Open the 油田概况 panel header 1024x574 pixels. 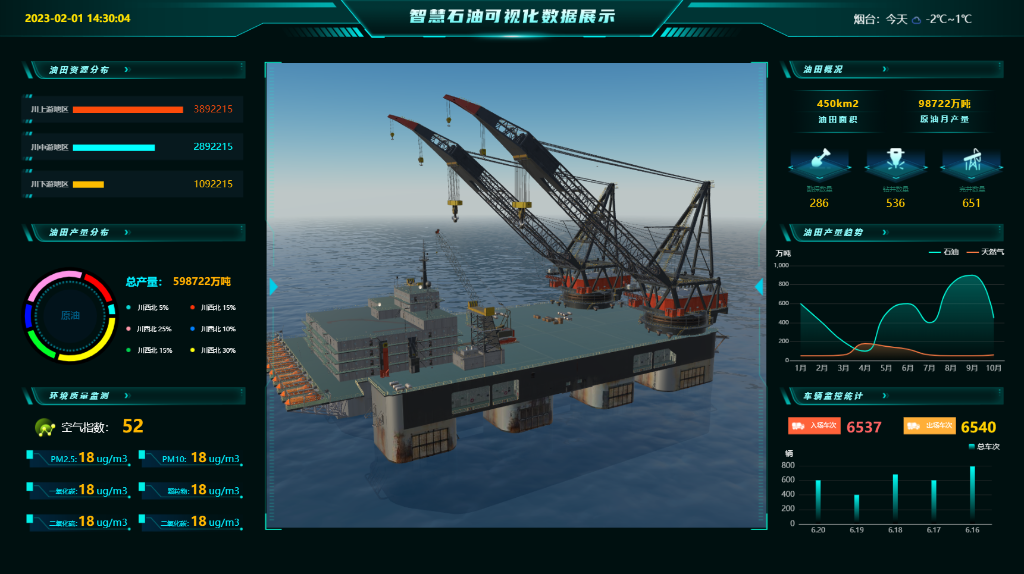(x=884, y=70)
